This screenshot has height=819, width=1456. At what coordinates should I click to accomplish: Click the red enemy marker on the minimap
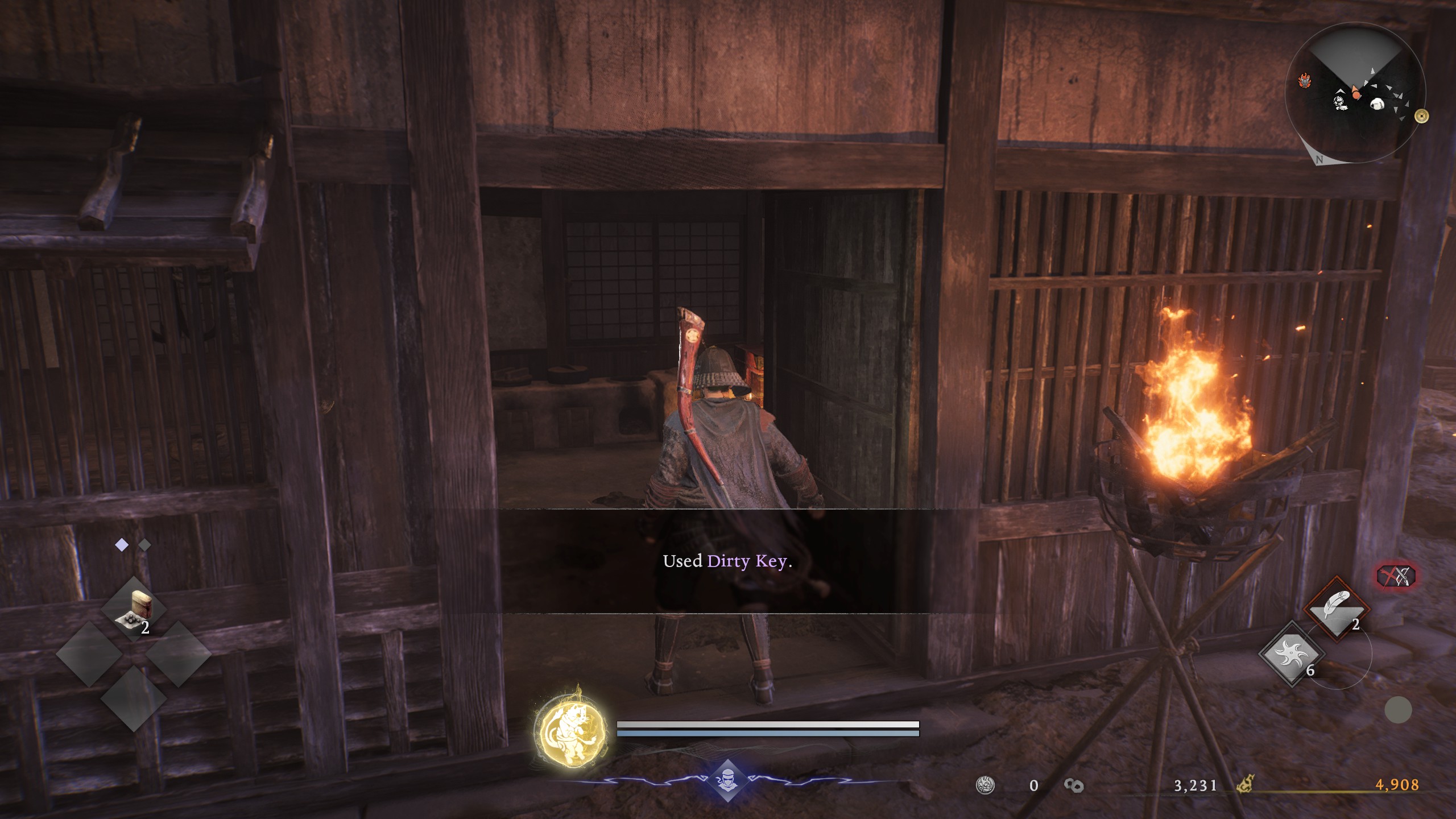tap(1304, 80)
